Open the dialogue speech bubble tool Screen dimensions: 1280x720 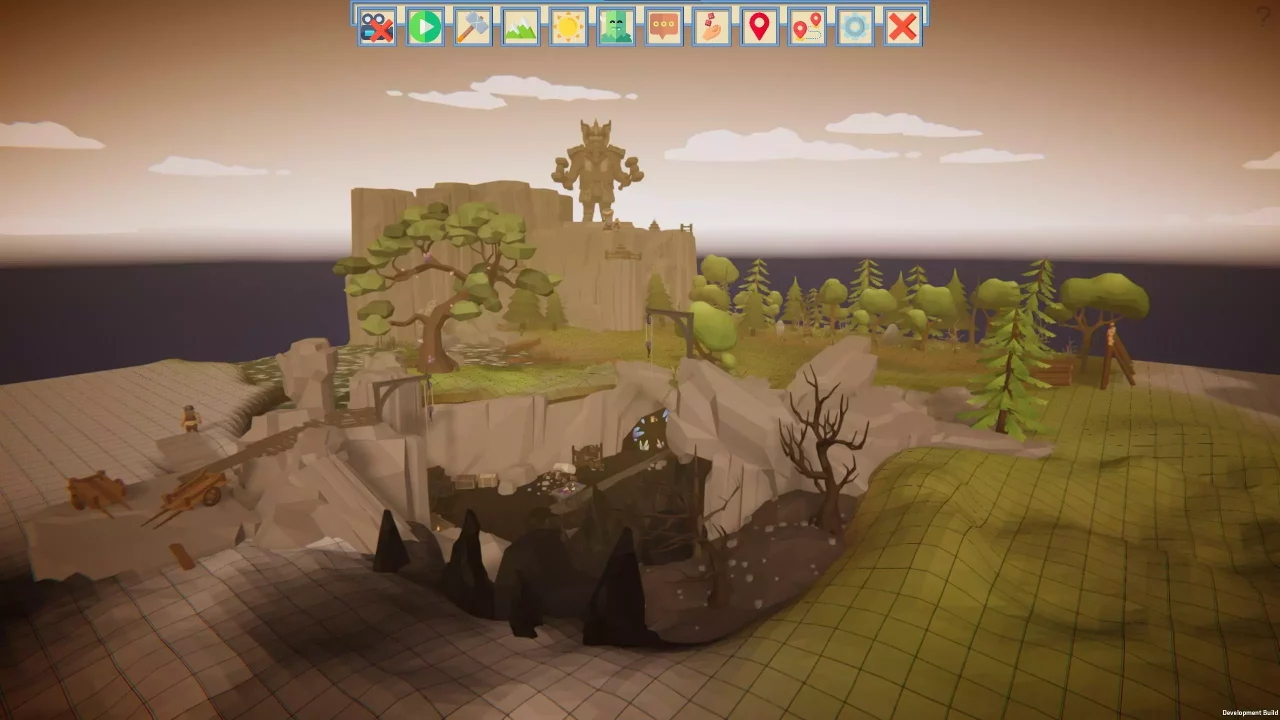663,27
